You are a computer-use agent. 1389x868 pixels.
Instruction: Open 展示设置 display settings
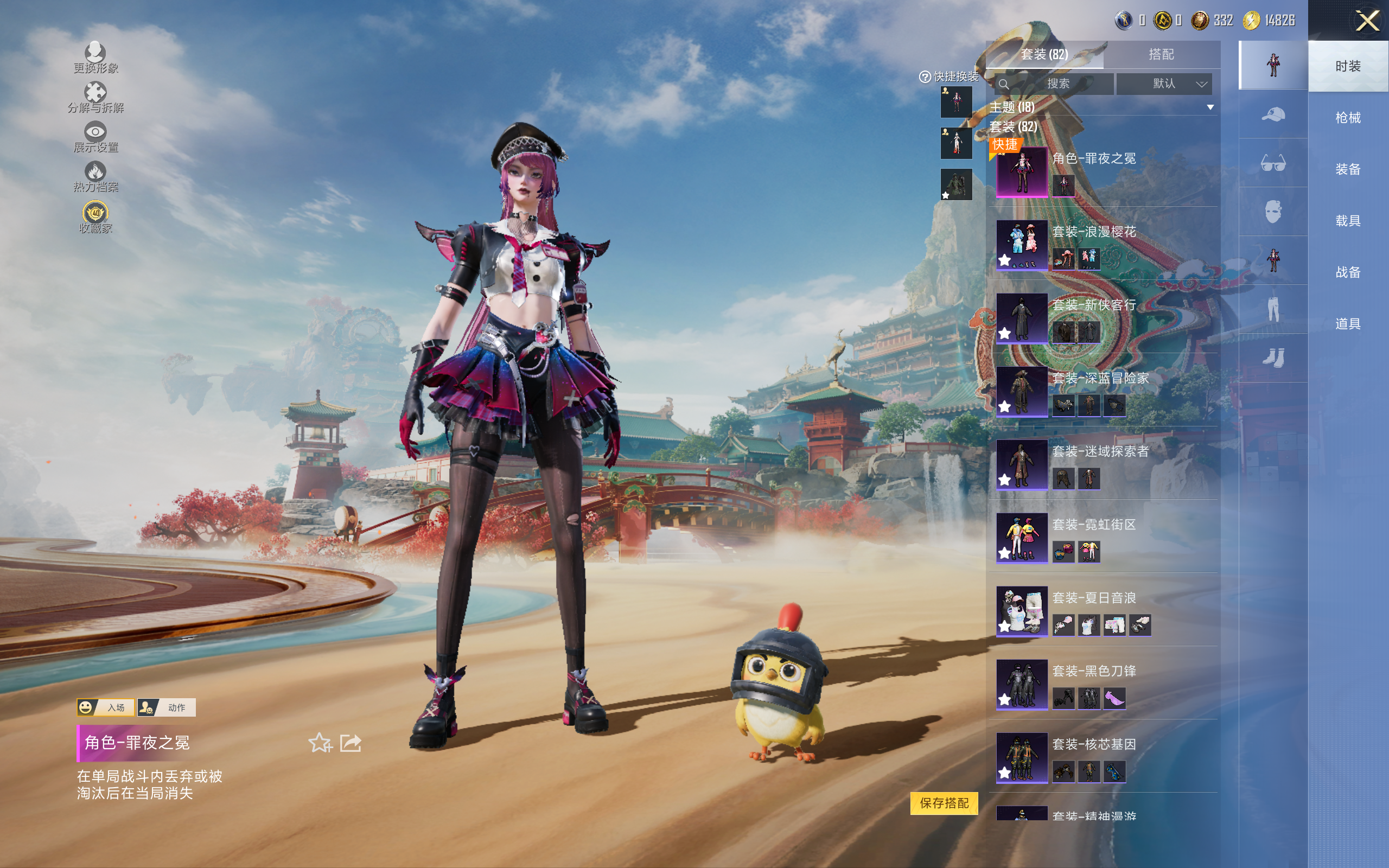[x=95, y=137]
